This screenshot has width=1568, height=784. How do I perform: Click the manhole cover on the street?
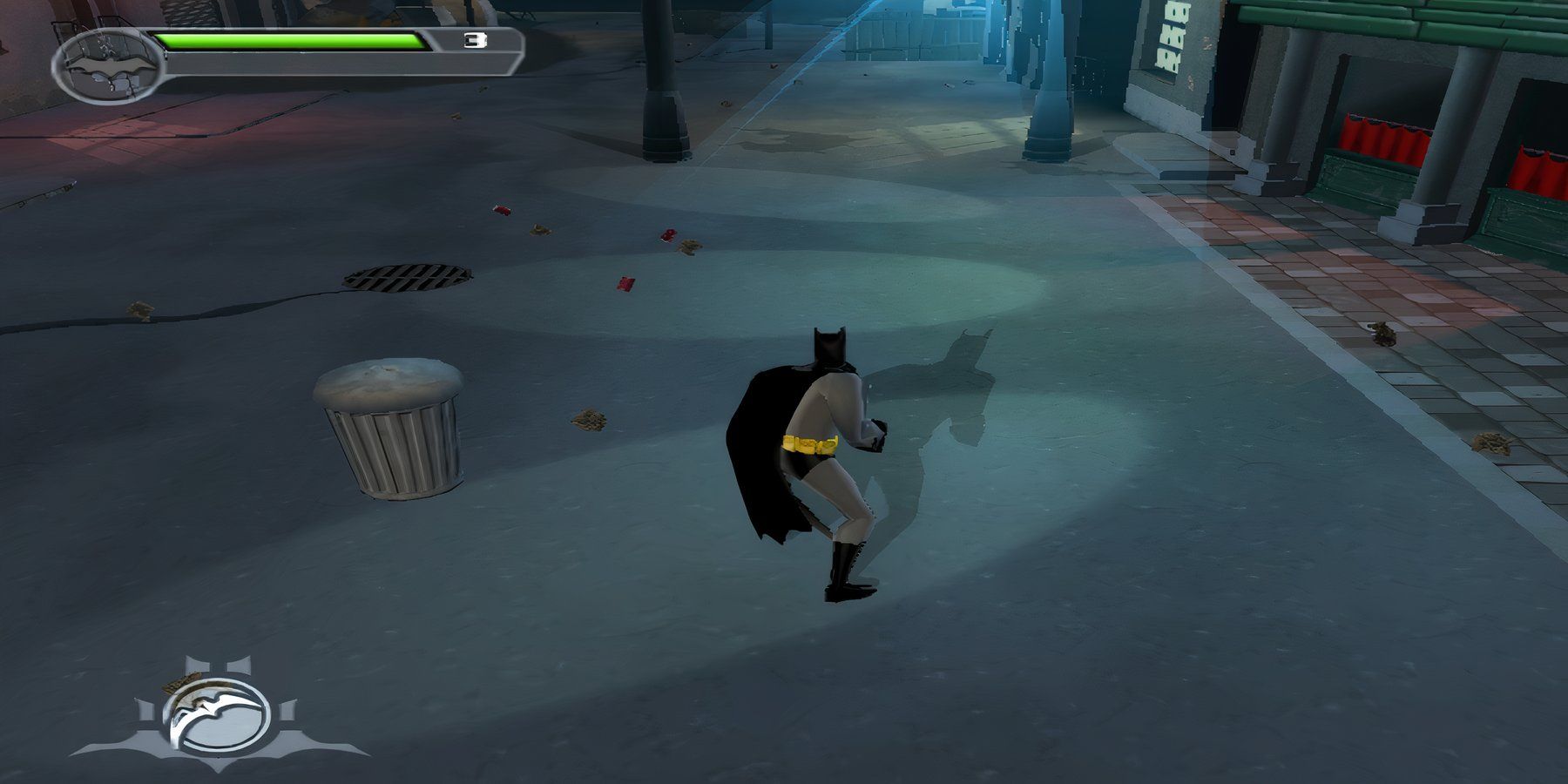click(405, 277)
